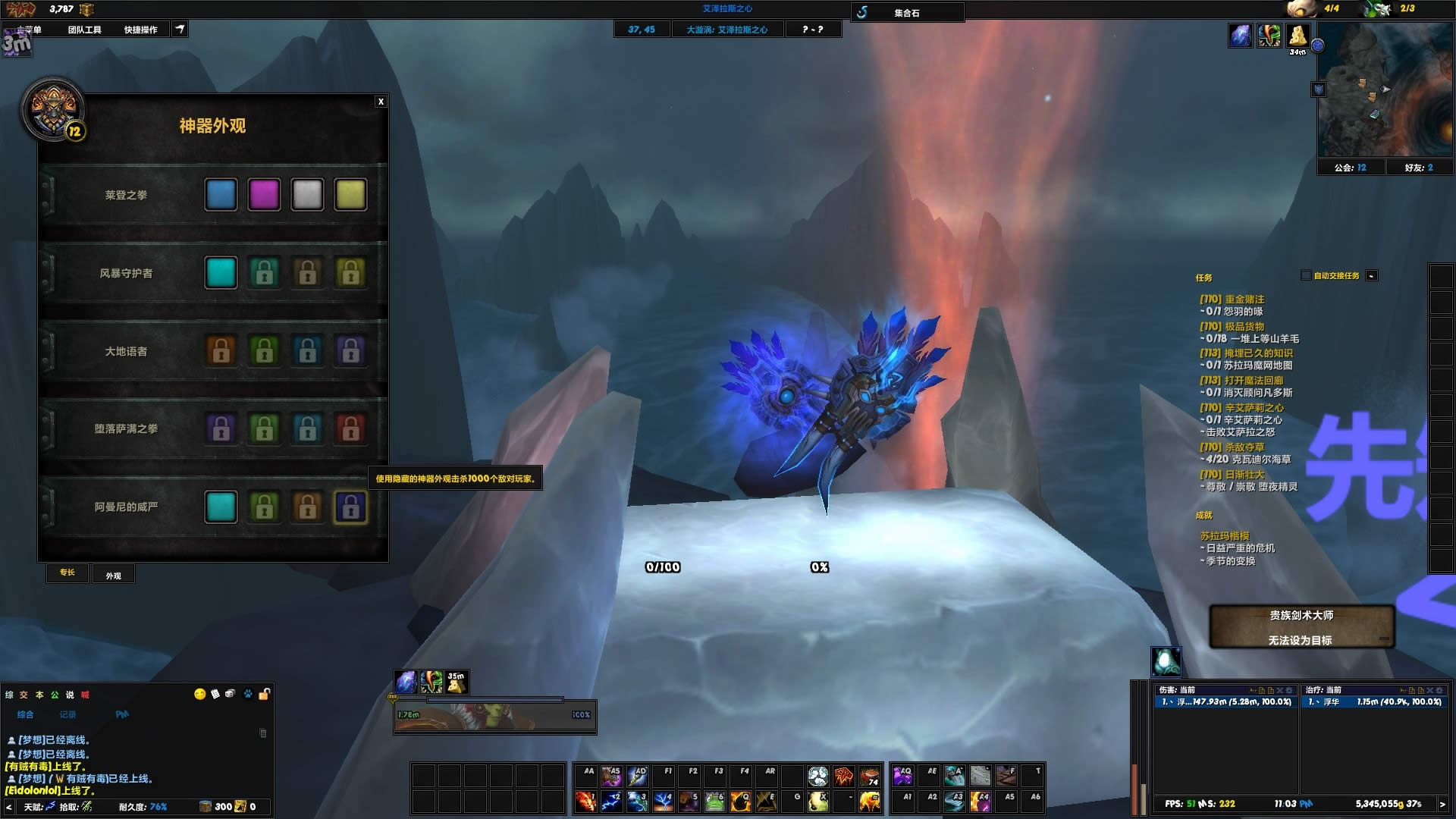Screen dimensions: 1456x819
Task: Switch to the 专长 tab
Action: (67, 573)
